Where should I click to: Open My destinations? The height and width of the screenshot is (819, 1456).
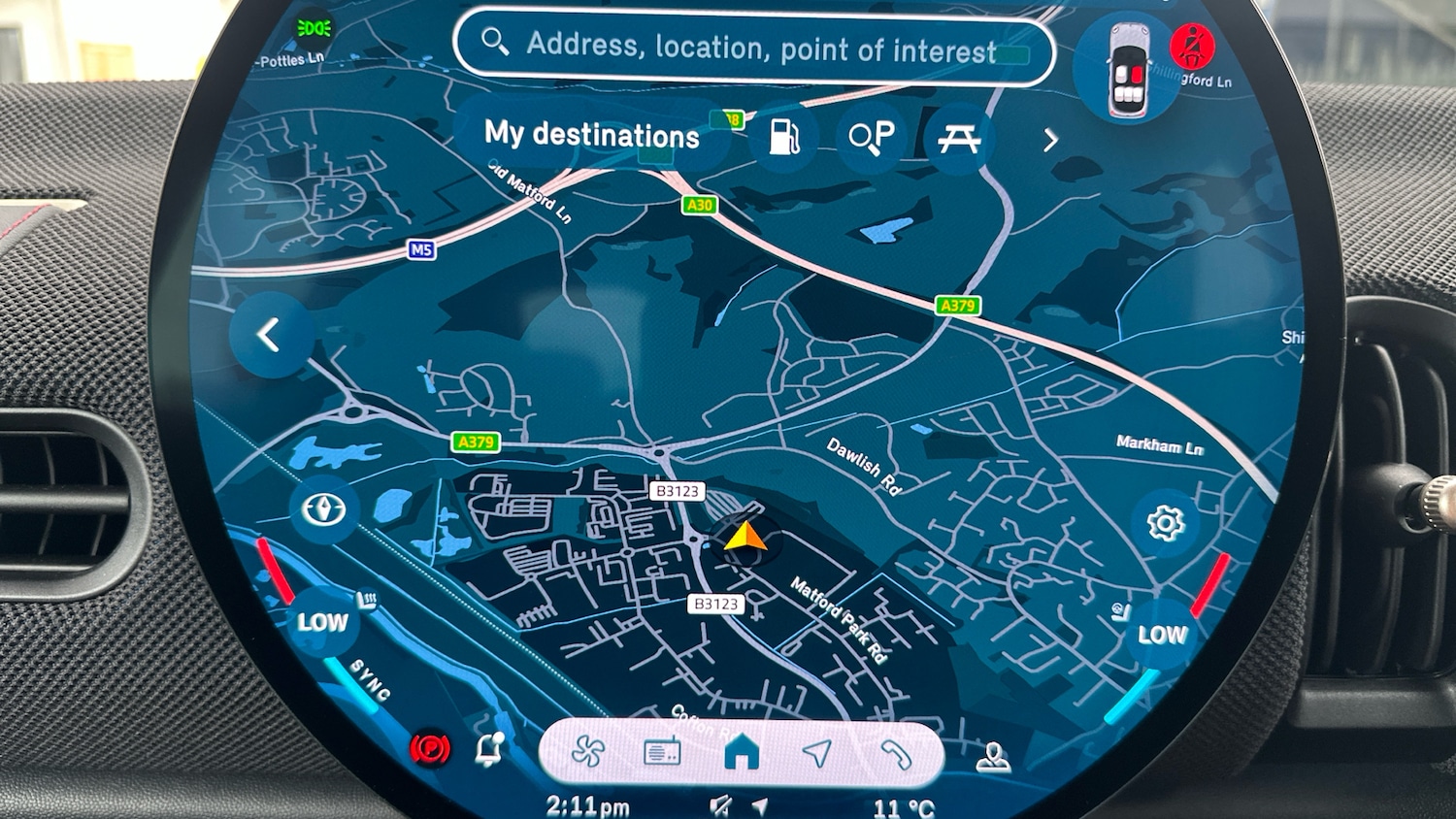(x=591, y=135)
